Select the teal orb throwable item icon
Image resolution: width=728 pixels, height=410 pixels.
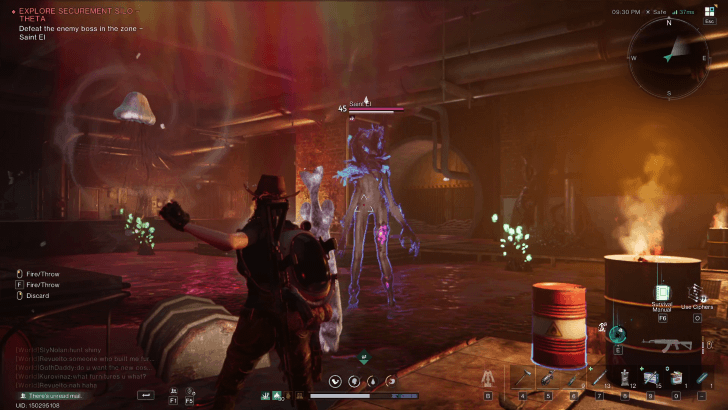pos(619,333)
